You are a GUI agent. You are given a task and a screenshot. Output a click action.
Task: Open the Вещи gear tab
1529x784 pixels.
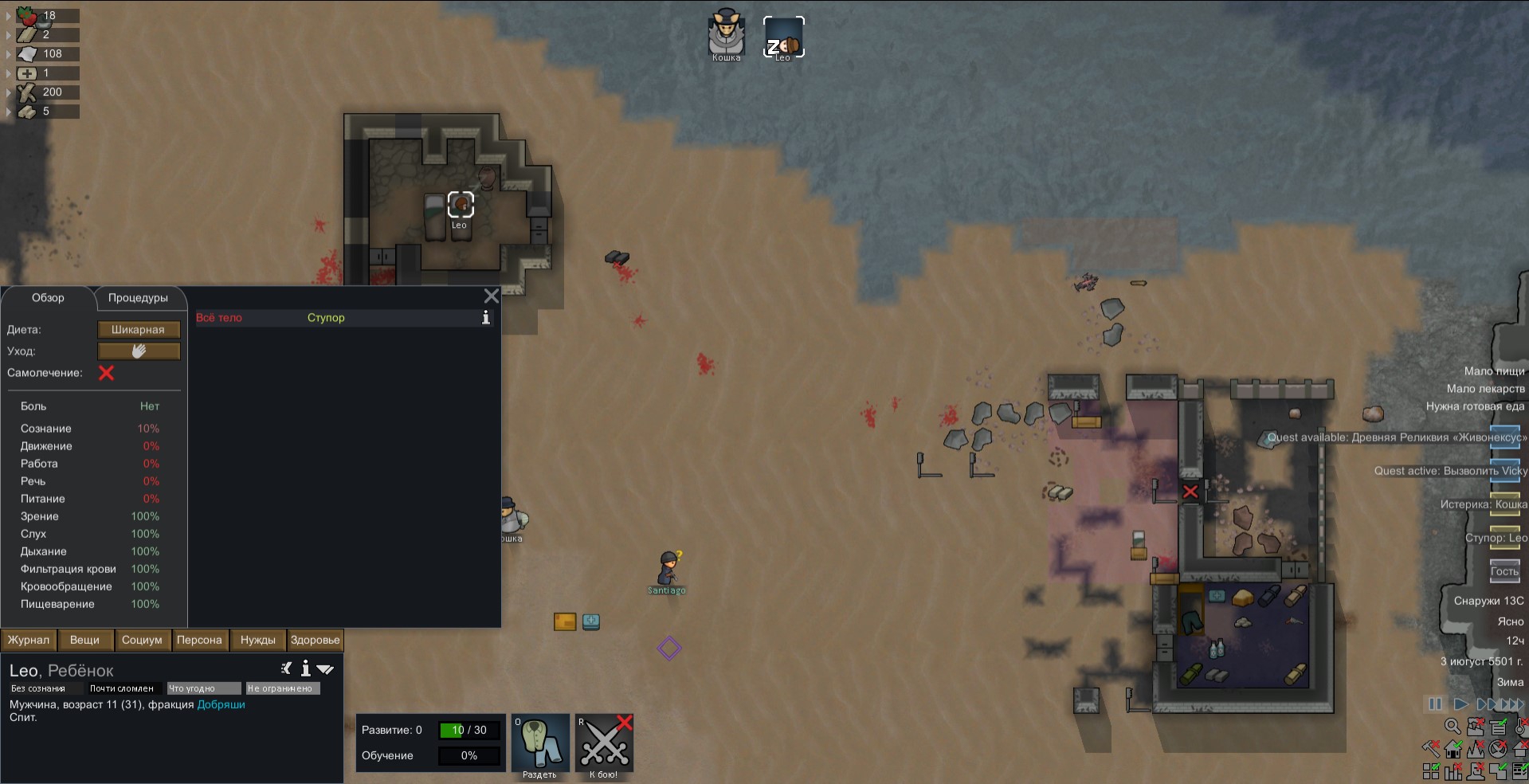click(x=84, y=640)
